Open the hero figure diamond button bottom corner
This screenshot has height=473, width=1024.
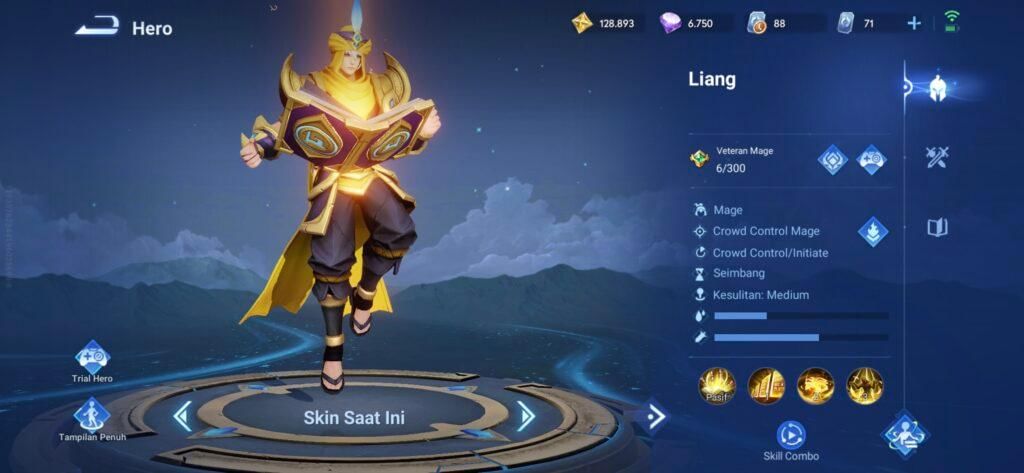click(x=905, y=435)
